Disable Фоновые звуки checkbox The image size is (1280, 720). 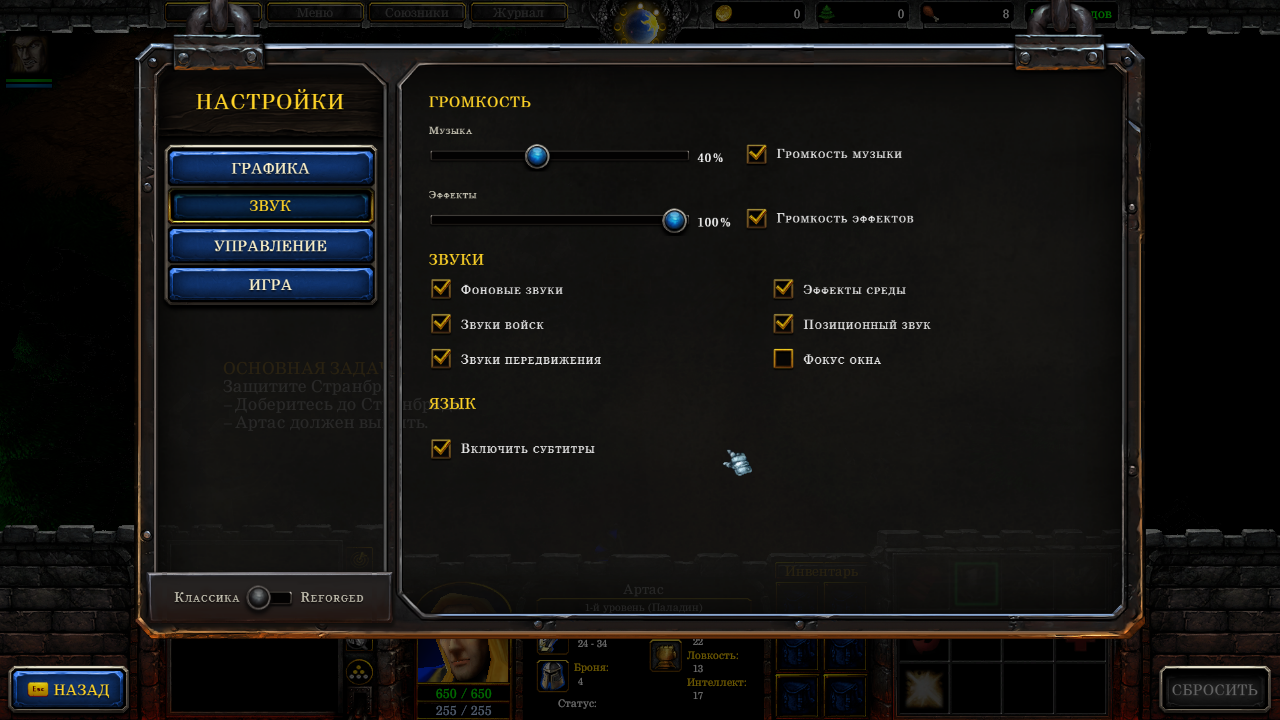coord(441,289)
